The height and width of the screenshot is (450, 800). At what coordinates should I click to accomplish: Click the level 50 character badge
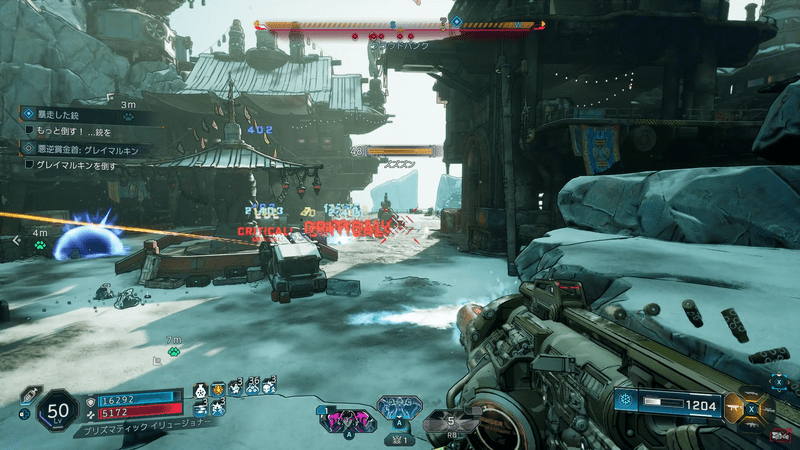(58, 410)
